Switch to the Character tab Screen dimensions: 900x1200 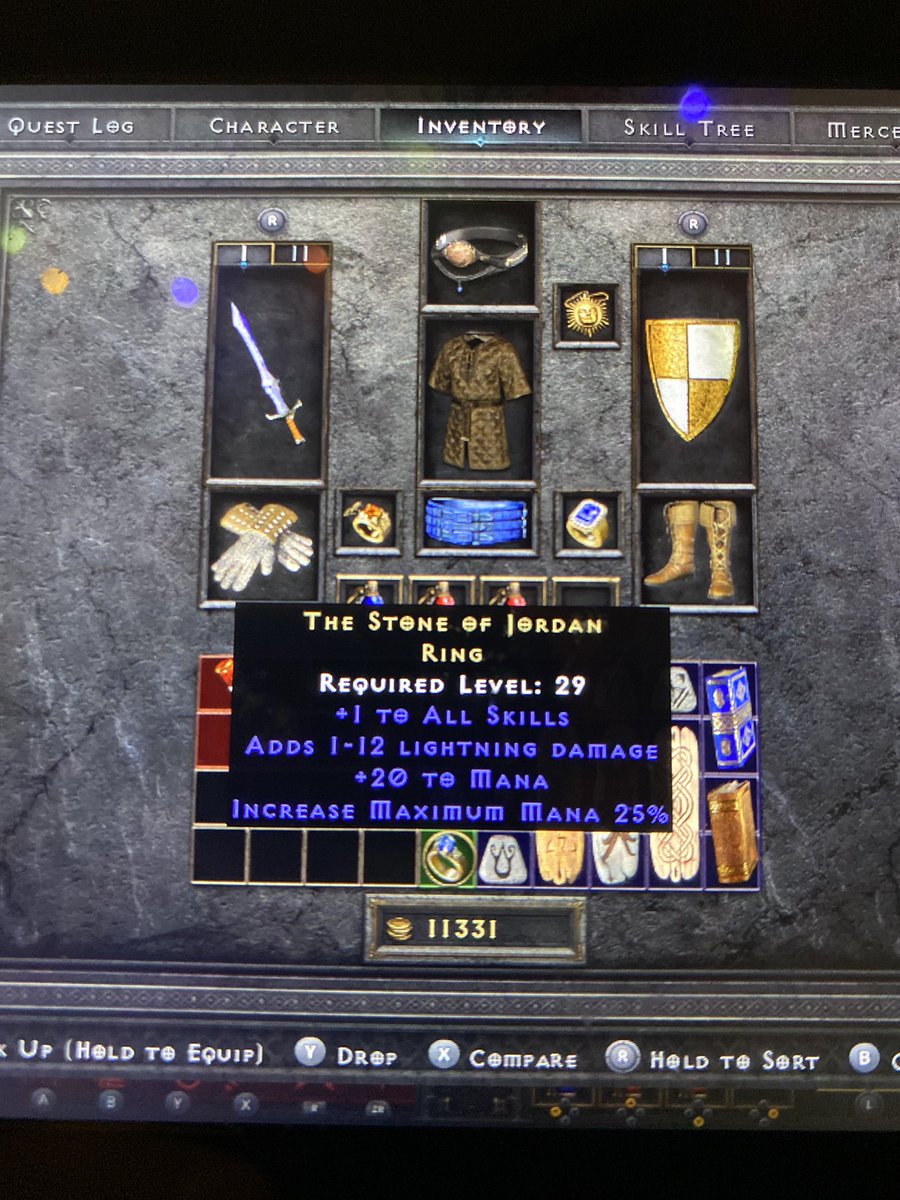click(x=274, y=127)
